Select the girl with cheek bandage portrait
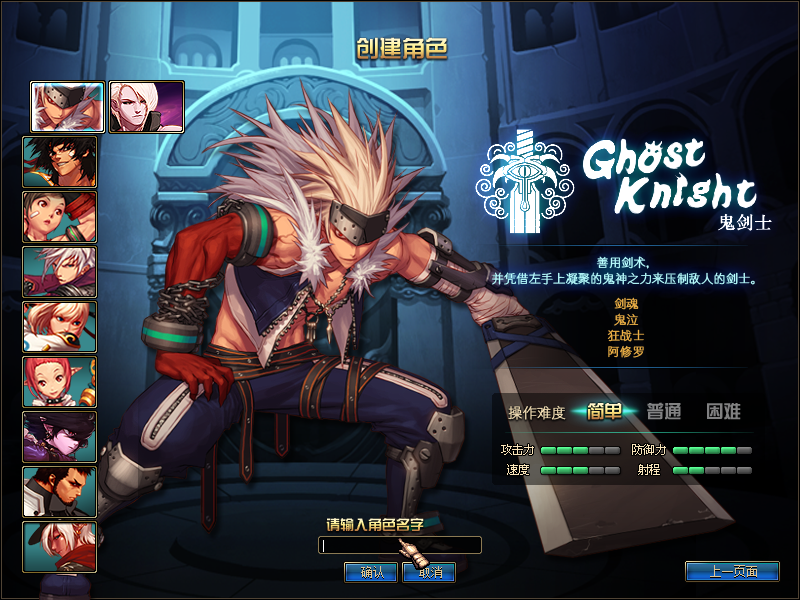800x600 pixels. point(60,217)
